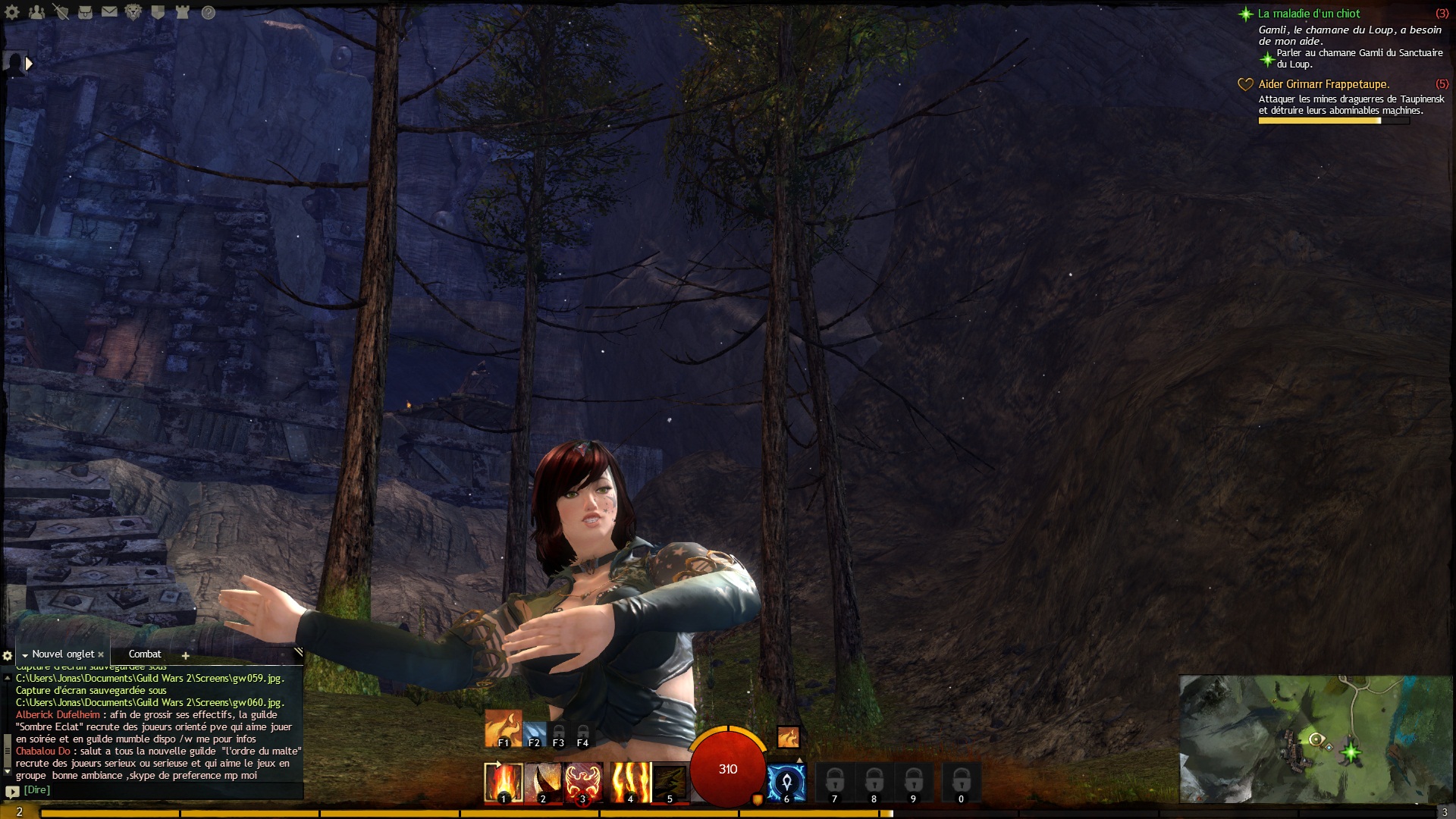The height and width of the screenshot is (819, 1456).
Task: Add a new chat tab
Action: pyautogui.click(x=185, y=655)
